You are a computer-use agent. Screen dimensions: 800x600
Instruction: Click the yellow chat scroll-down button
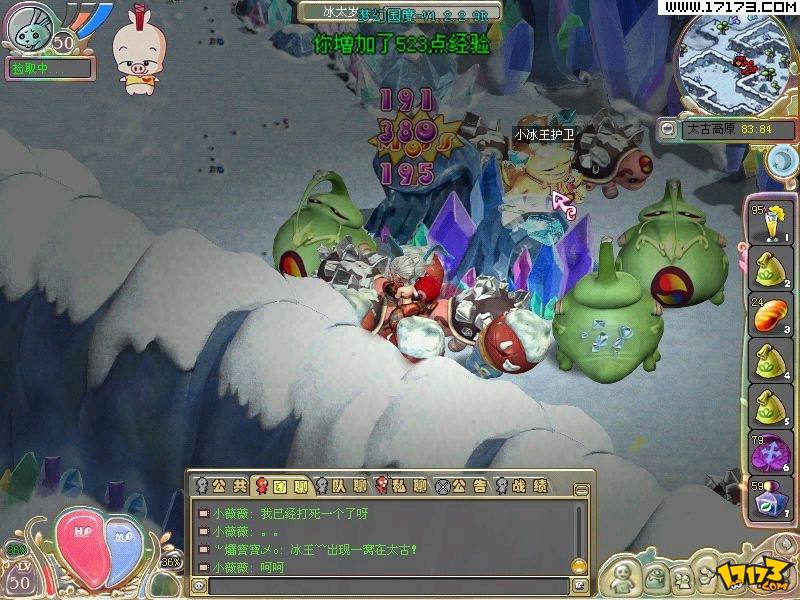579,565
